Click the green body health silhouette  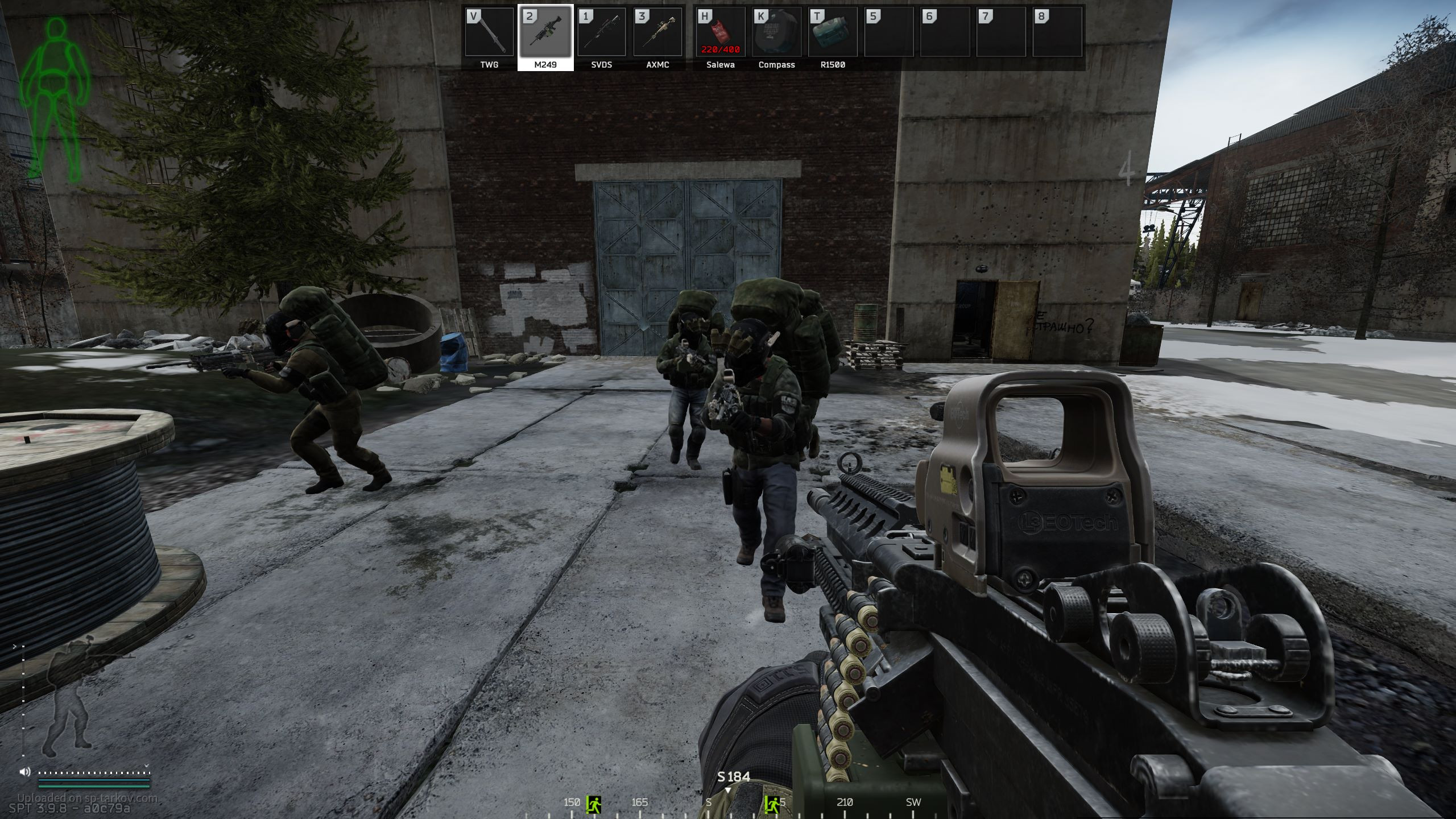(56, 100)
